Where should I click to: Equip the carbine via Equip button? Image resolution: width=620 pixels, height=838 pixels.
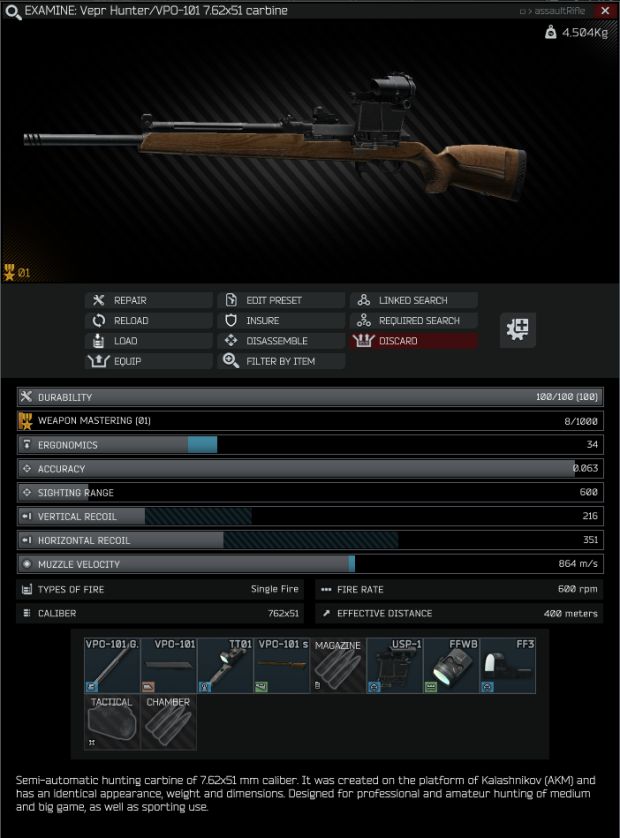(x=149, y=361)
